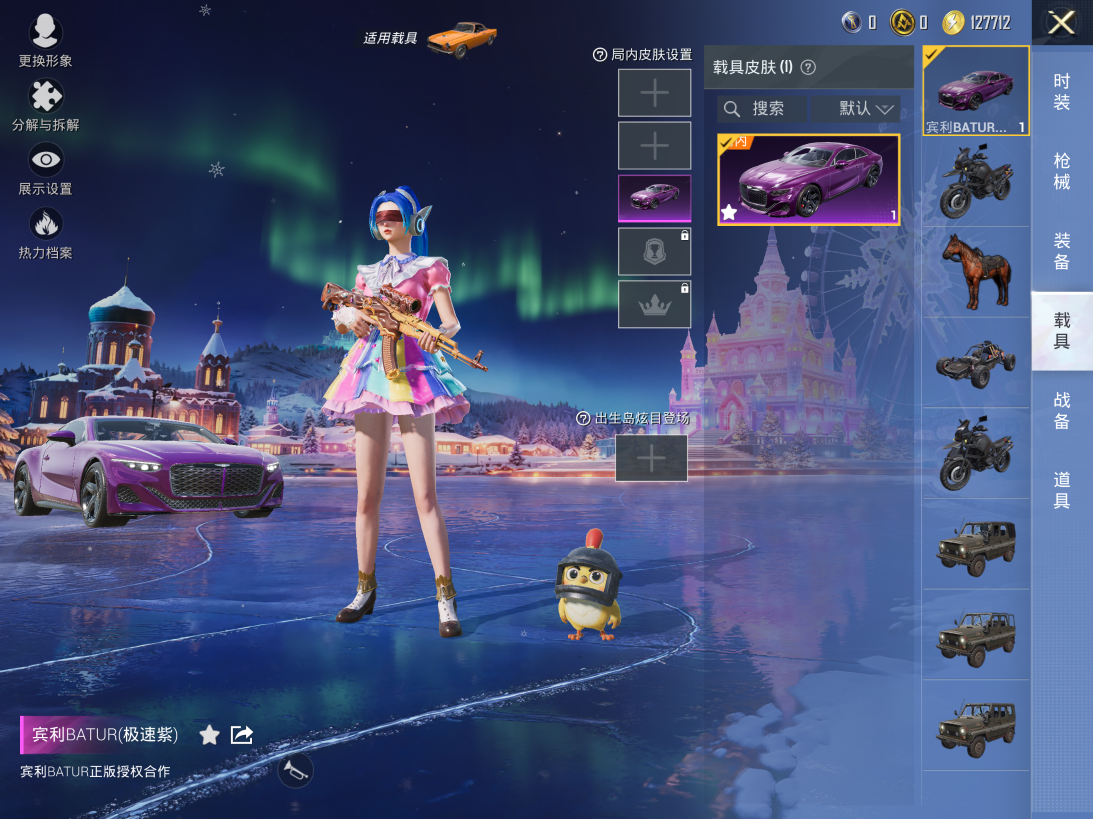Switch to the 时装 tab
This screenshot has height=819, width=1093.
pos(1062,92)
